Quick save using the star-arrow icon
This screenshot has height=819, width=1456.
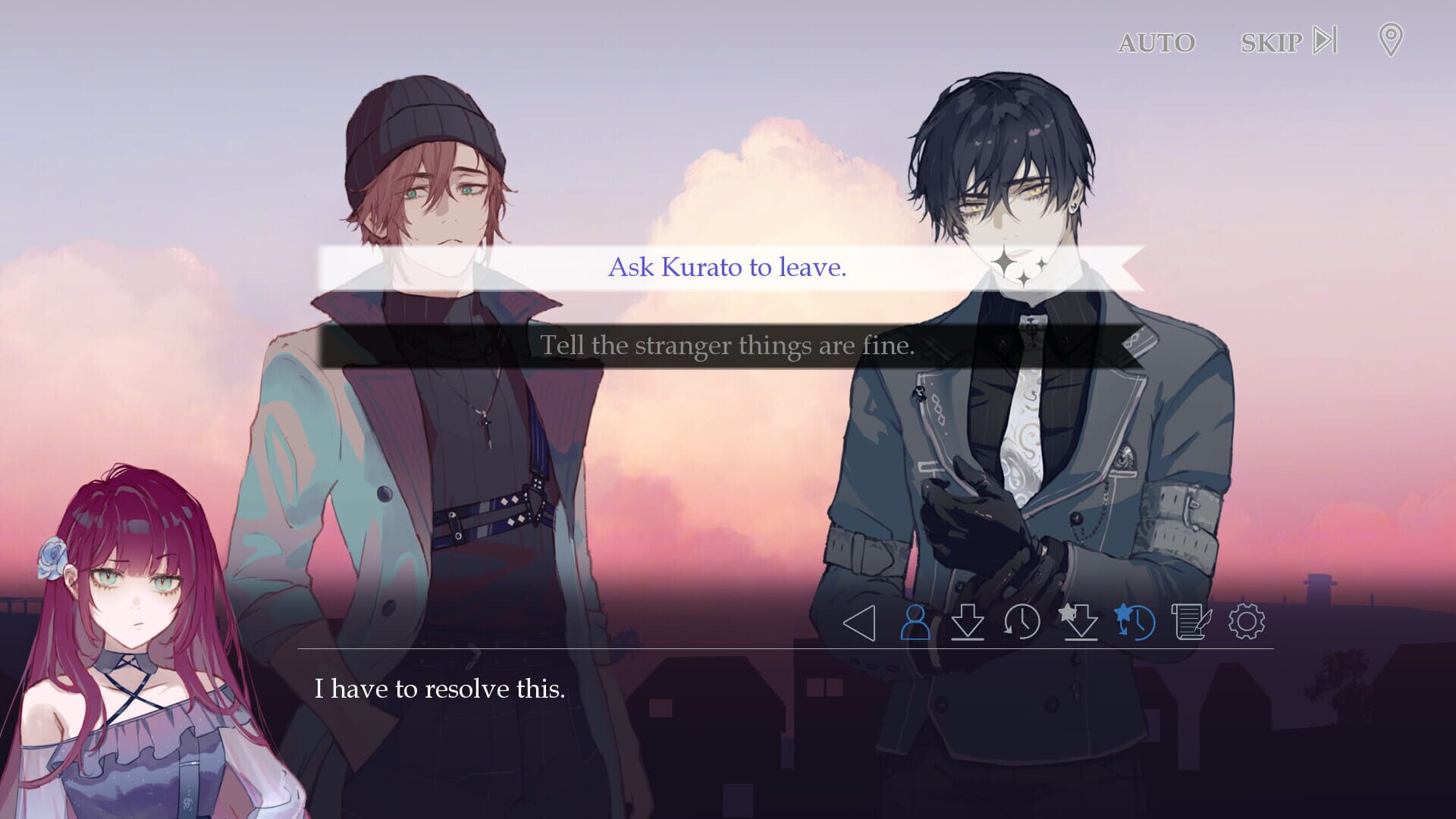pyautogui.click(x=1081, y=622)
